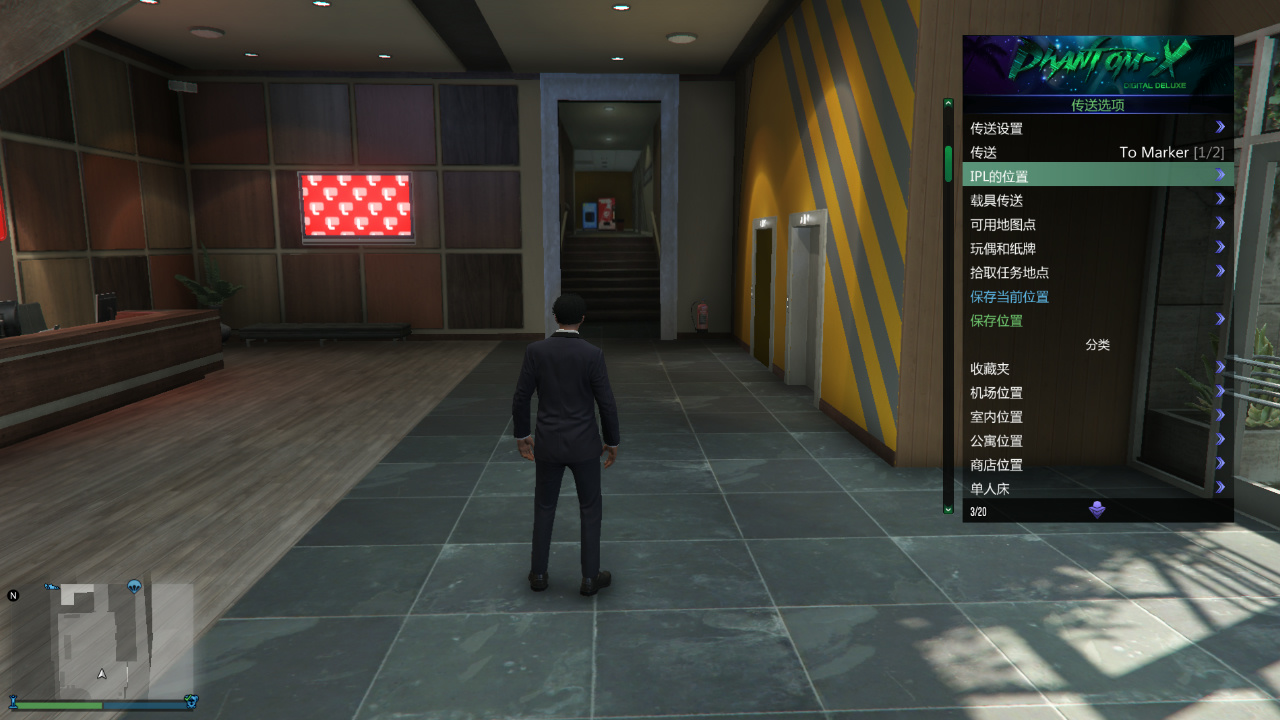
Task: Expand the 载具传送 vehicle teleport submenu
Action: (x=1222, y=200)
